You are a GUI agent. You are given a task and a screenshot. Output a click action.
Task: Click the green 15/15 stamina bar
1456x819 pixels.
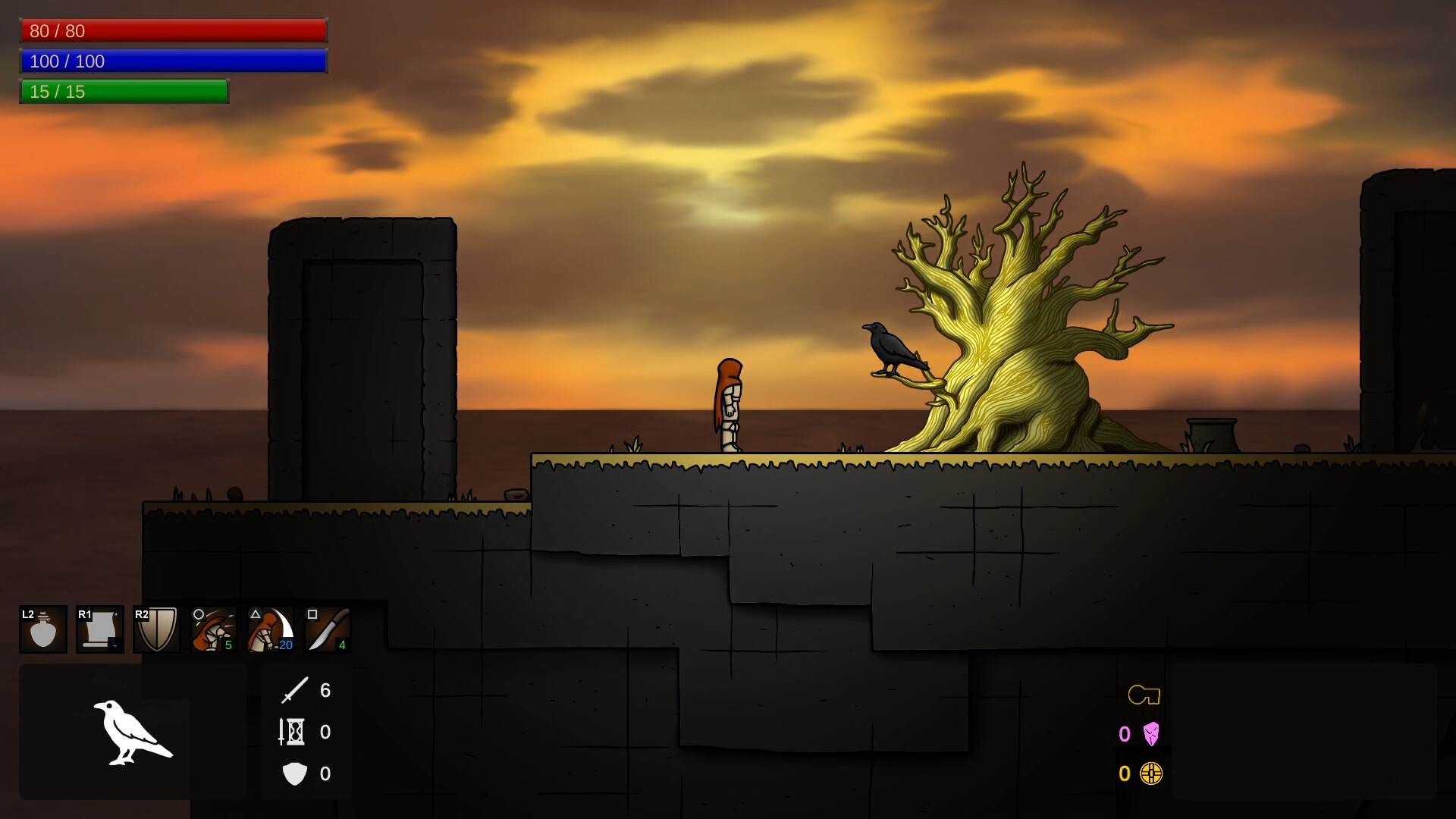point(124,91)
